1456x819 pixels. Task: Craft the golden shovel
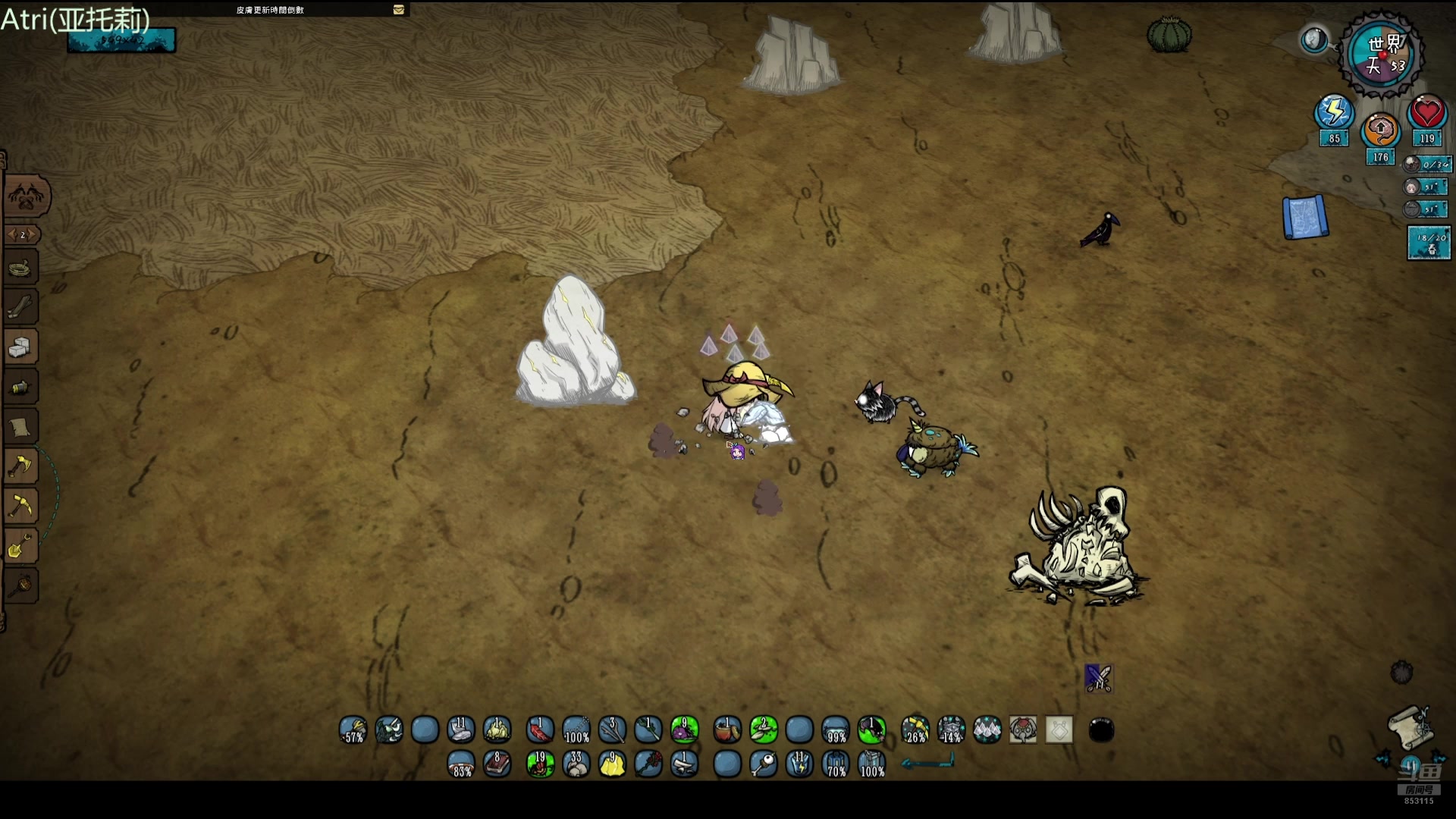click(x=20, y=546)
